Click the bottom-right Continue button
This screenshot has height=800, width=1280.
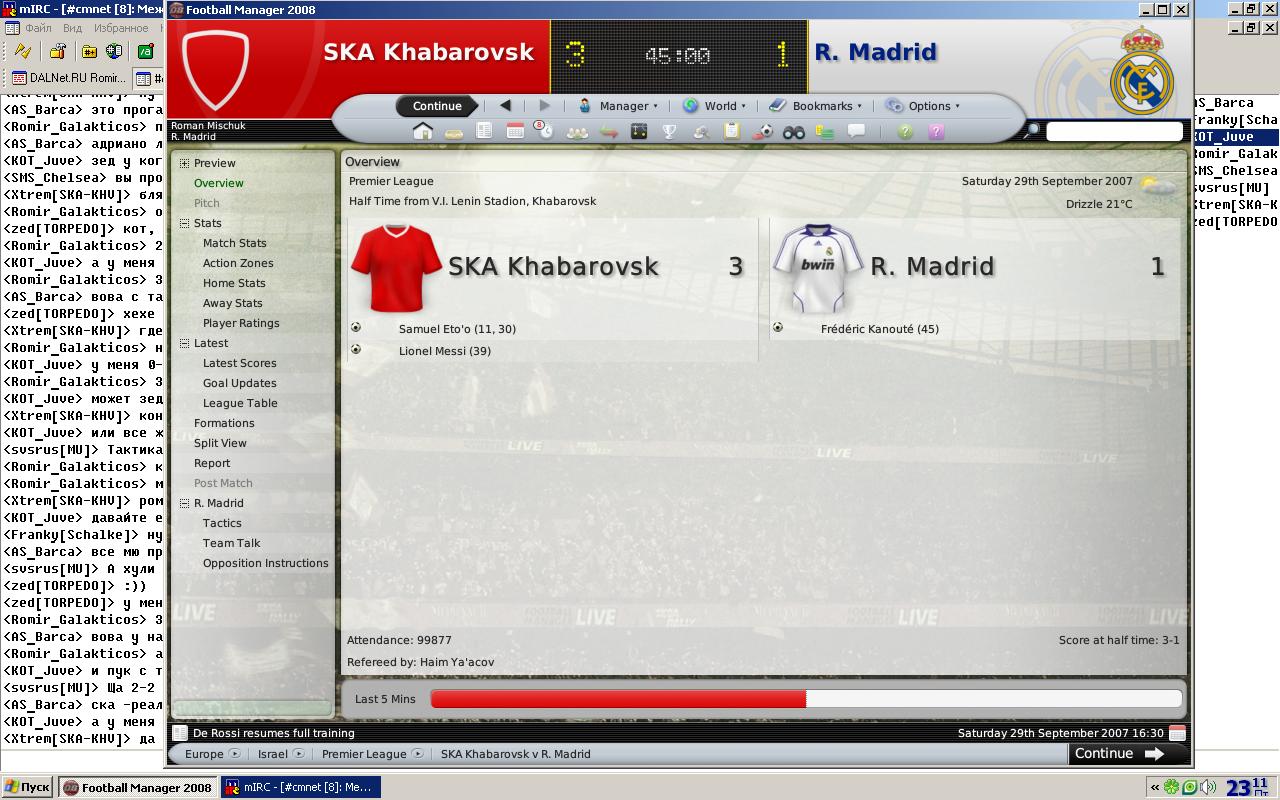click(x=1118, y=754)
